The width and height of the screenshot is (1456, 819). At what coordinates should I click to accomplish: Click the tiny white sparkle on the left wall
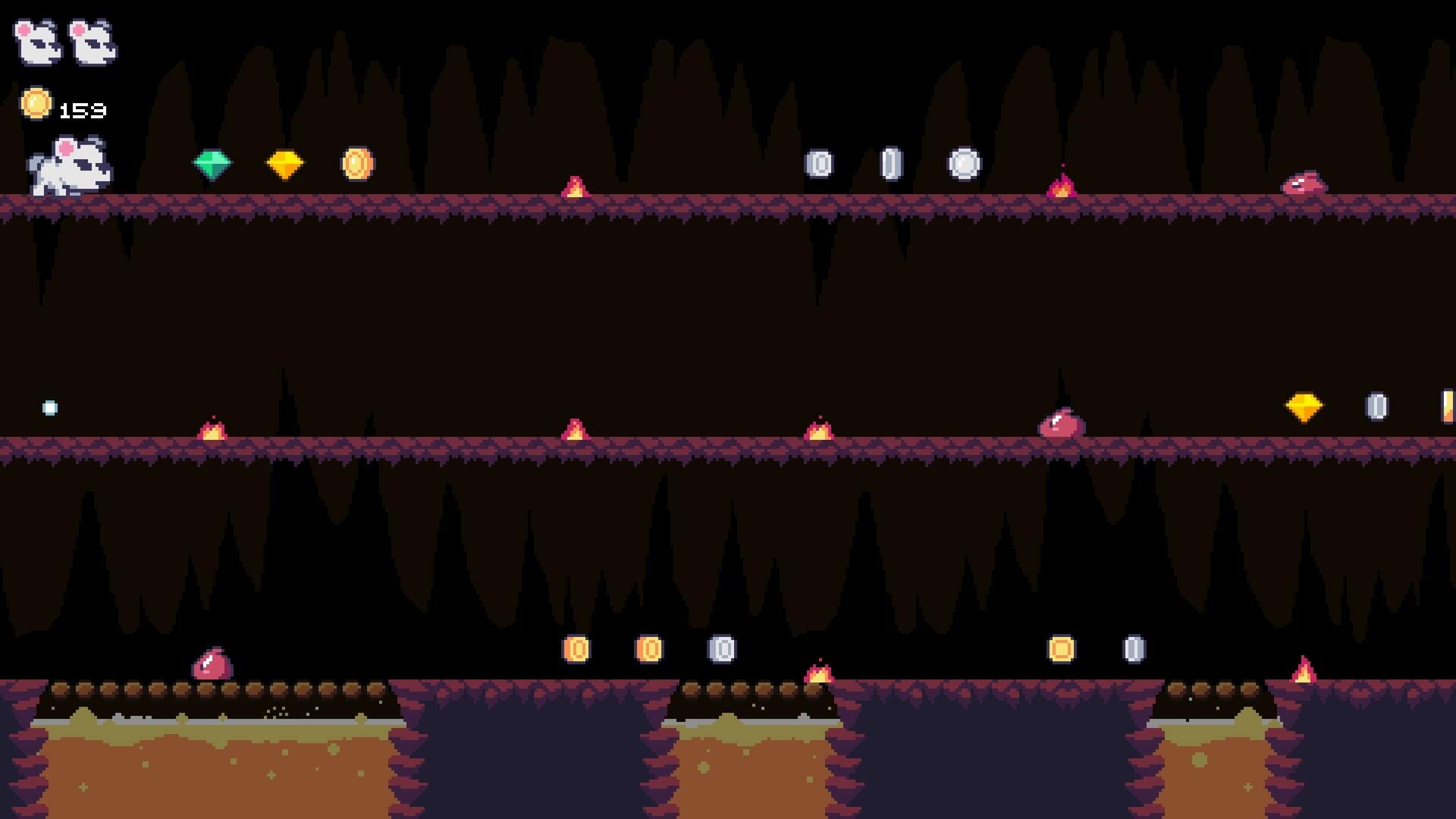point(48,406)
